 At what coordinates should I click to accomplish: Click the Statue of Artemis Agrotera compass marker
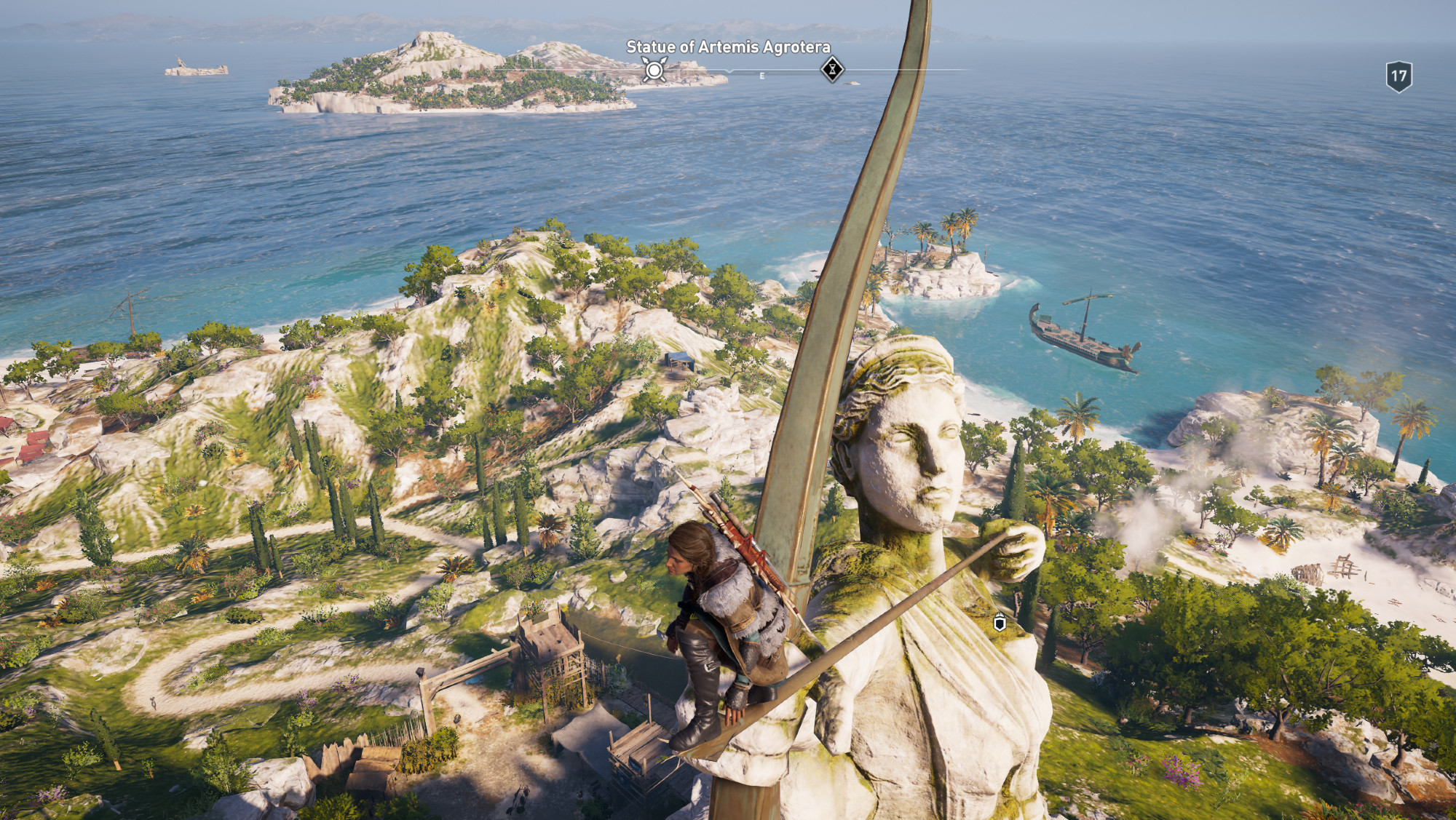coord(654,70)
